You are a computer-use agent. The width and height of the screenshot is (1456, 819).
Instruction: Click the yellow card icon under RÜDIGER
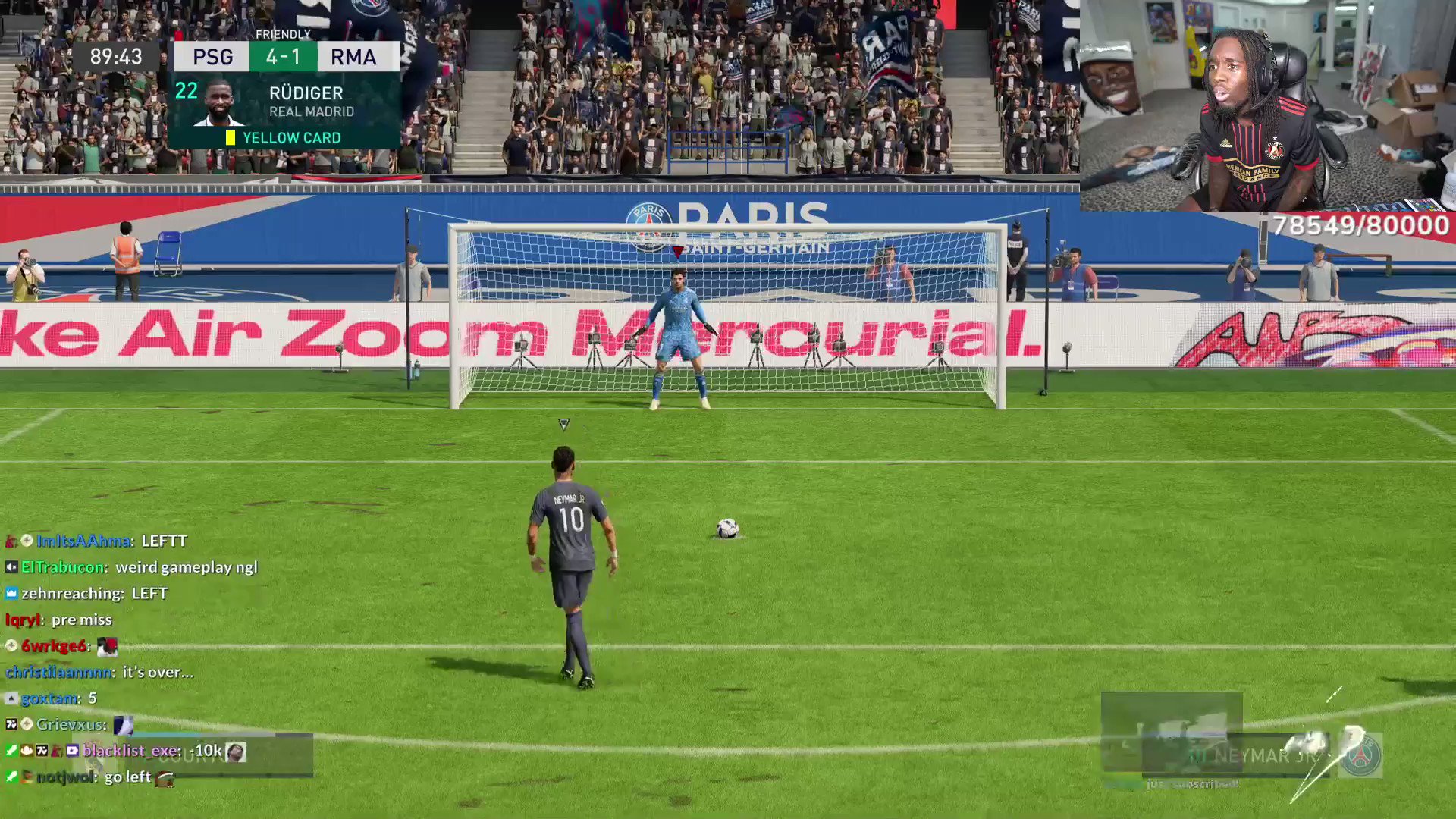pyautogui.click(x=229, y=137)
